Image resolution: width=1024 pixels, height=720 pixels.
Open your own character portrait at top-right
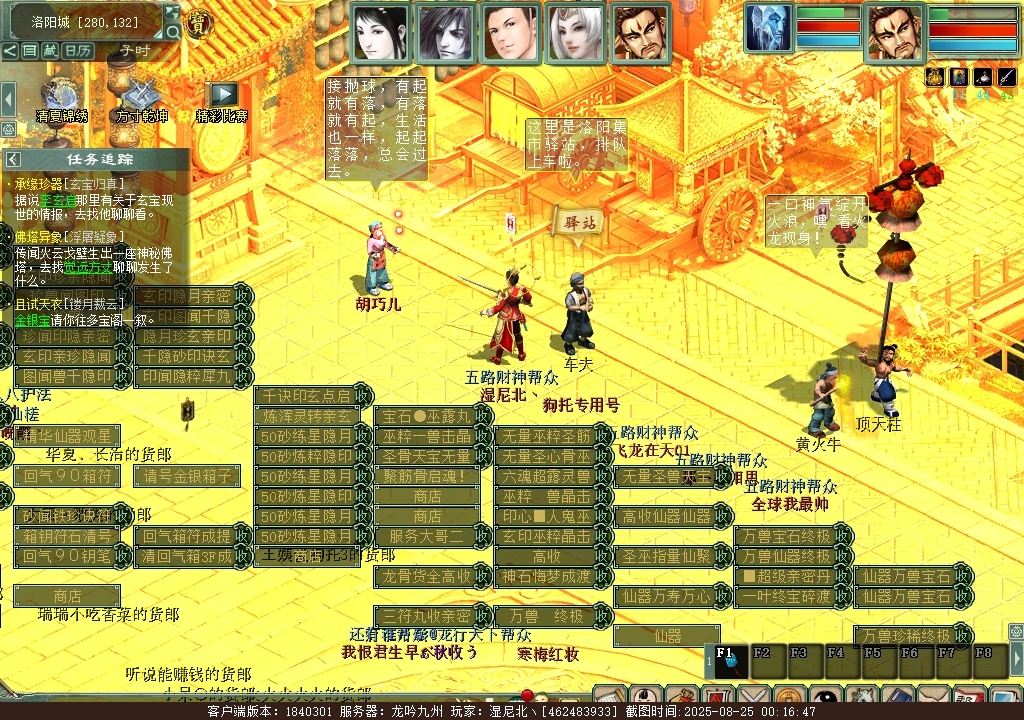point(894,32)
